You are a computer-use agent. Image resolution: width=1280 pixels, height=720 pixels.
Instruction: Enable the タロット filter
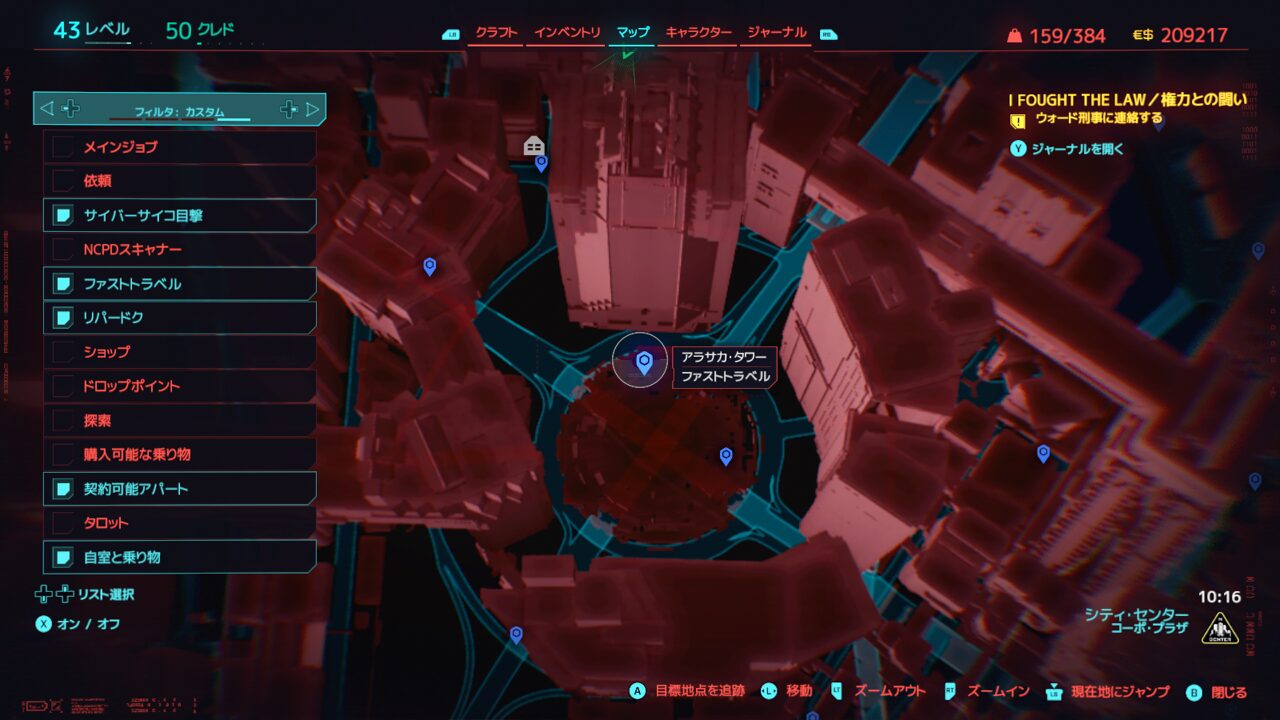(x=180, y=523)
